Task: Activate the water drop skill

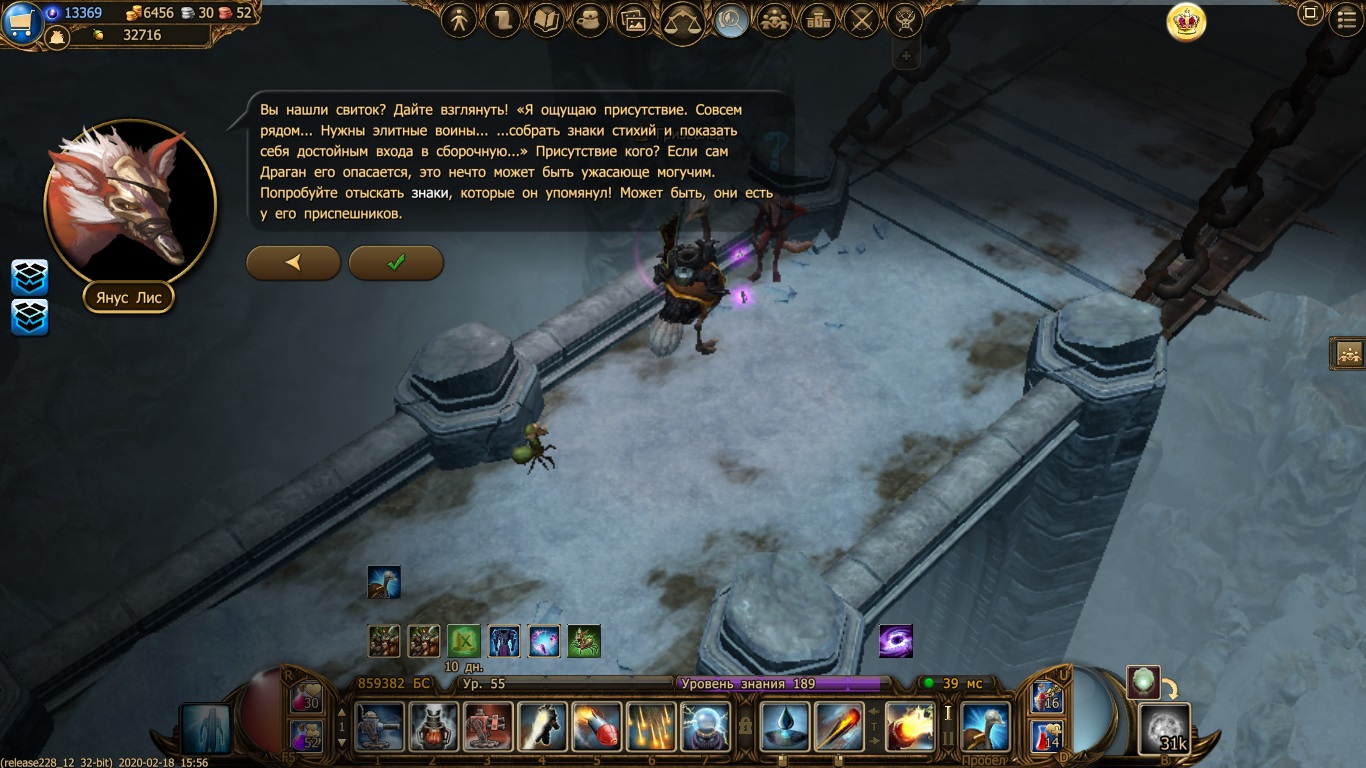Action: pyautogui.click(x=785, y=727)
